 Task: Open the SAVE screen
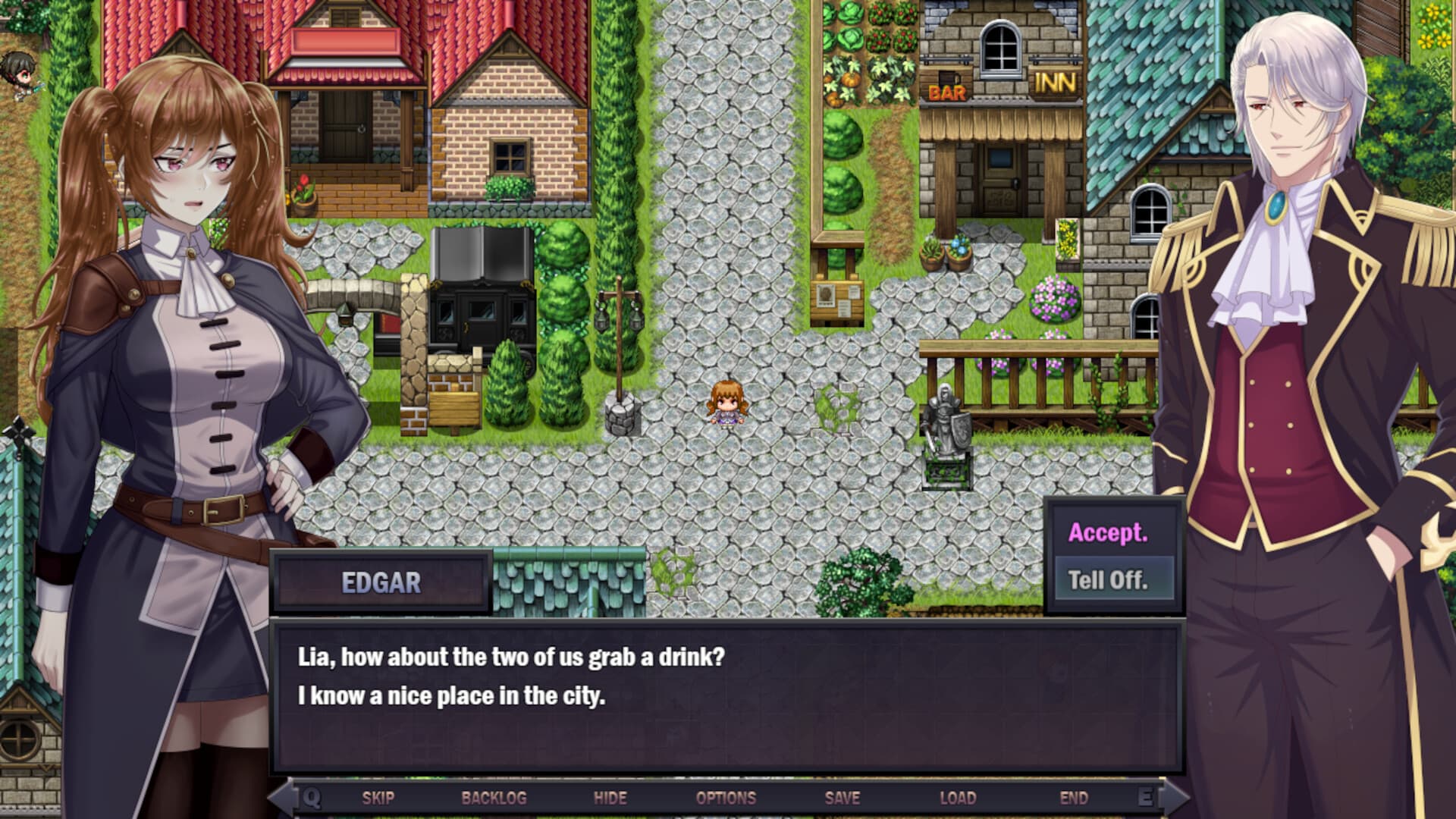coord(843,798)
